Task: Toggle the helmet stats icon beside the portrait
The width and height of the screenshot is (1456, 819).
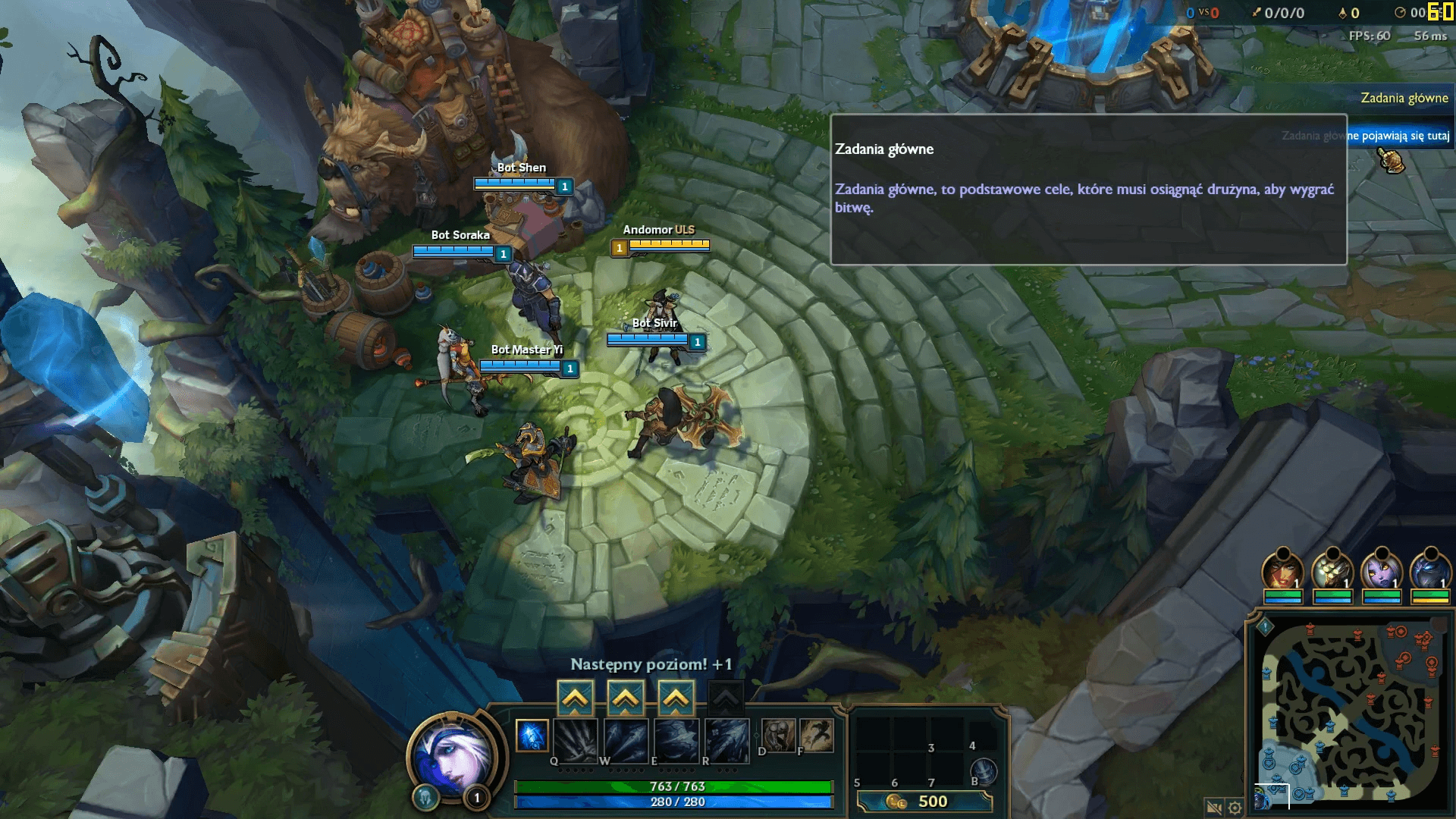Action: [425, 797]
